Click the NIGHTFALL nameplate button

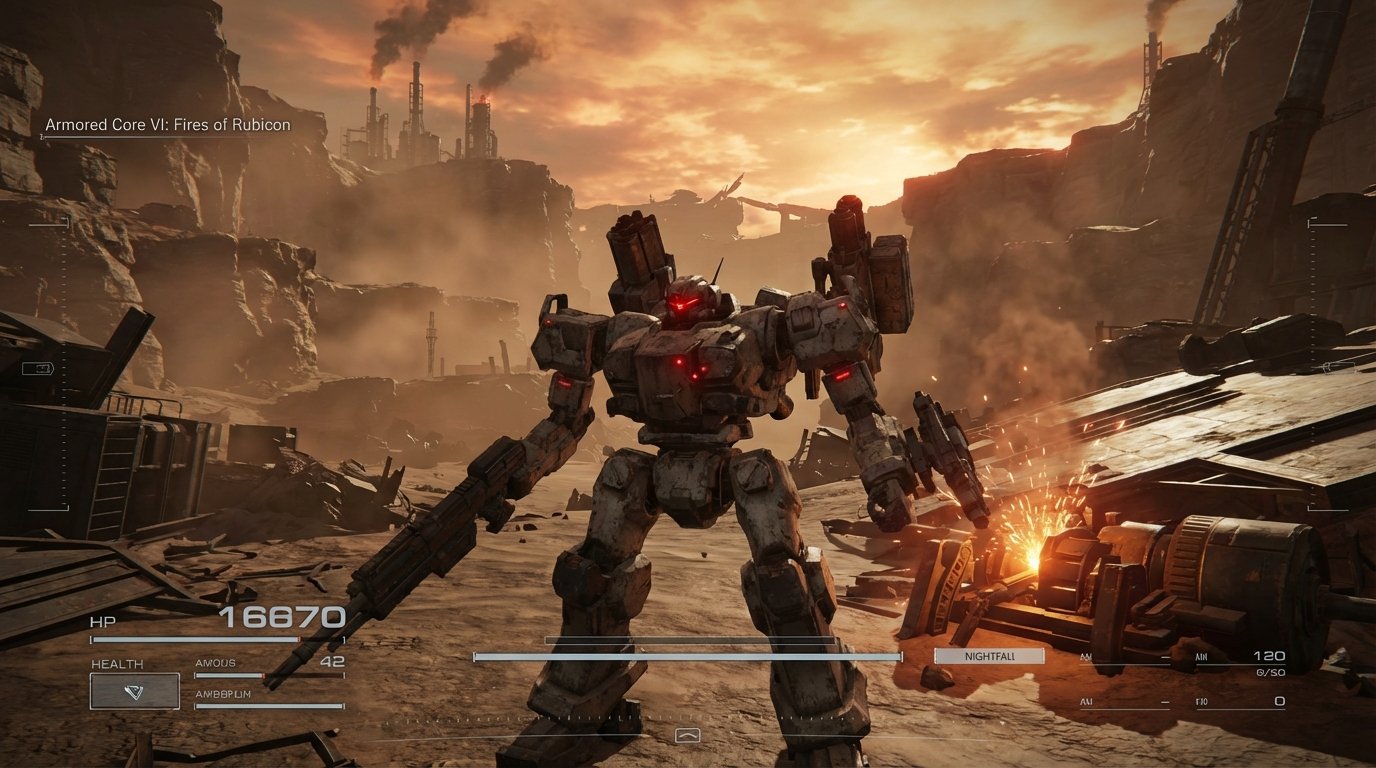988,657
